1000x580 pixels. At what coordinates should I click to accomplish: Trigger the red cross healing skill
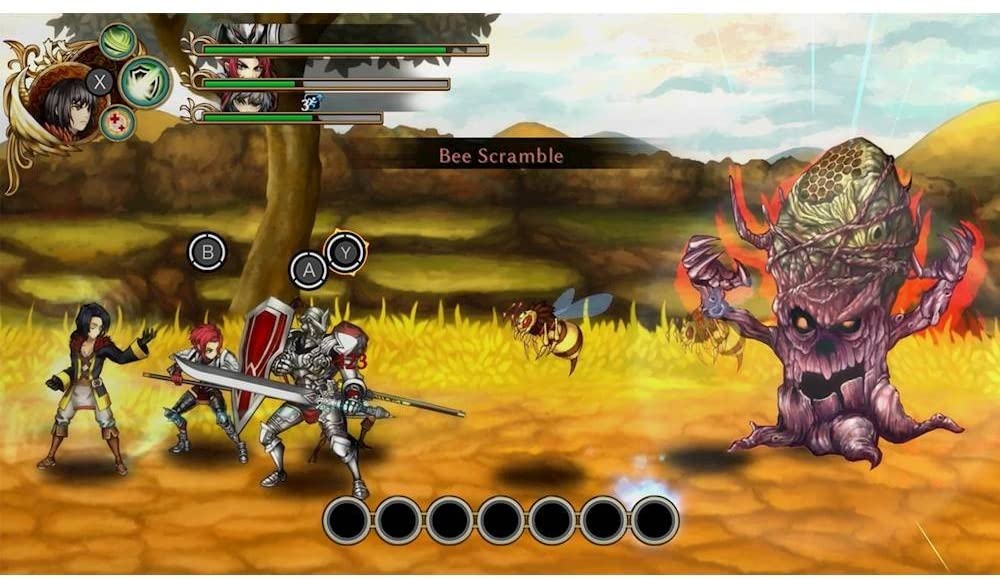click(x=117, y=122)
